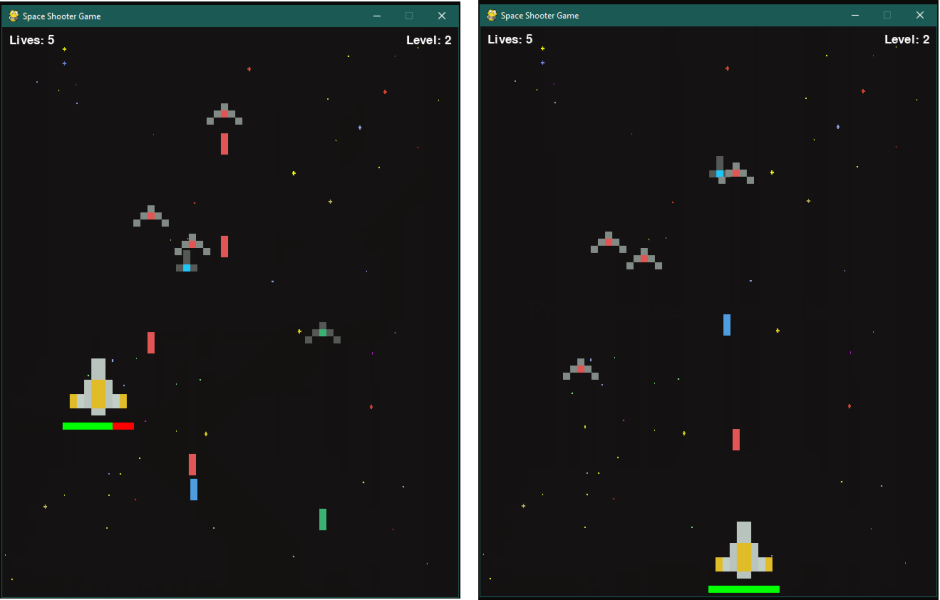Close the game window showing the partly red health bar
This screenshot has height=600, width=940.
point(441,16)
